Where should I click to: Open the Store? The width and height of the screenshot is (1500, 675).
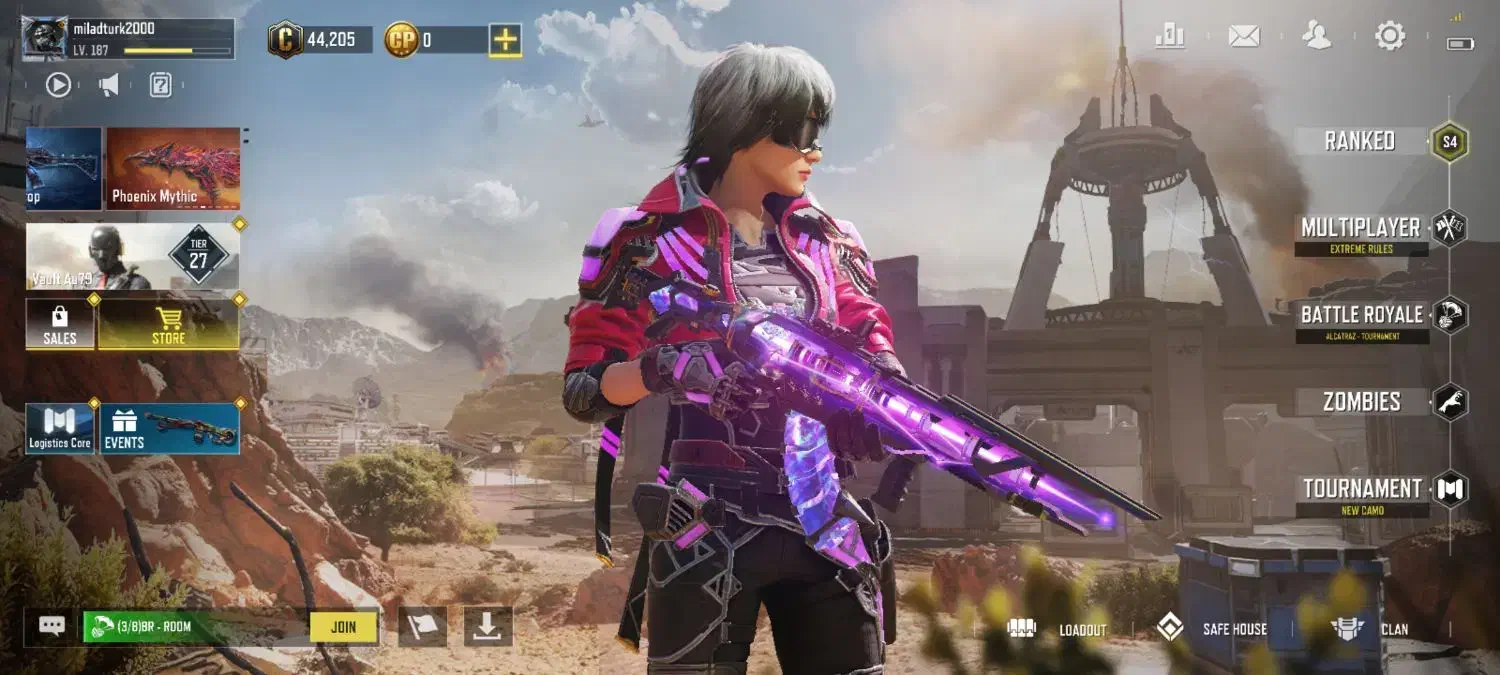point(168,324)
